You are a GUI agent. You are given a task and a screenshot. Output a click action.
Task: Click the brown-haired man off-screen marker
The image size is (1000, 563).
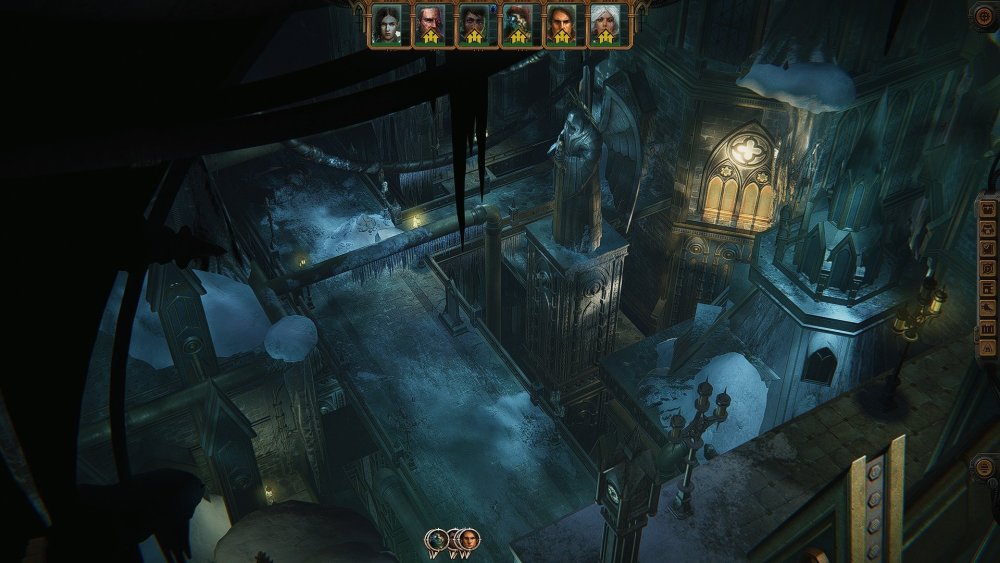(x=467, y=540)
